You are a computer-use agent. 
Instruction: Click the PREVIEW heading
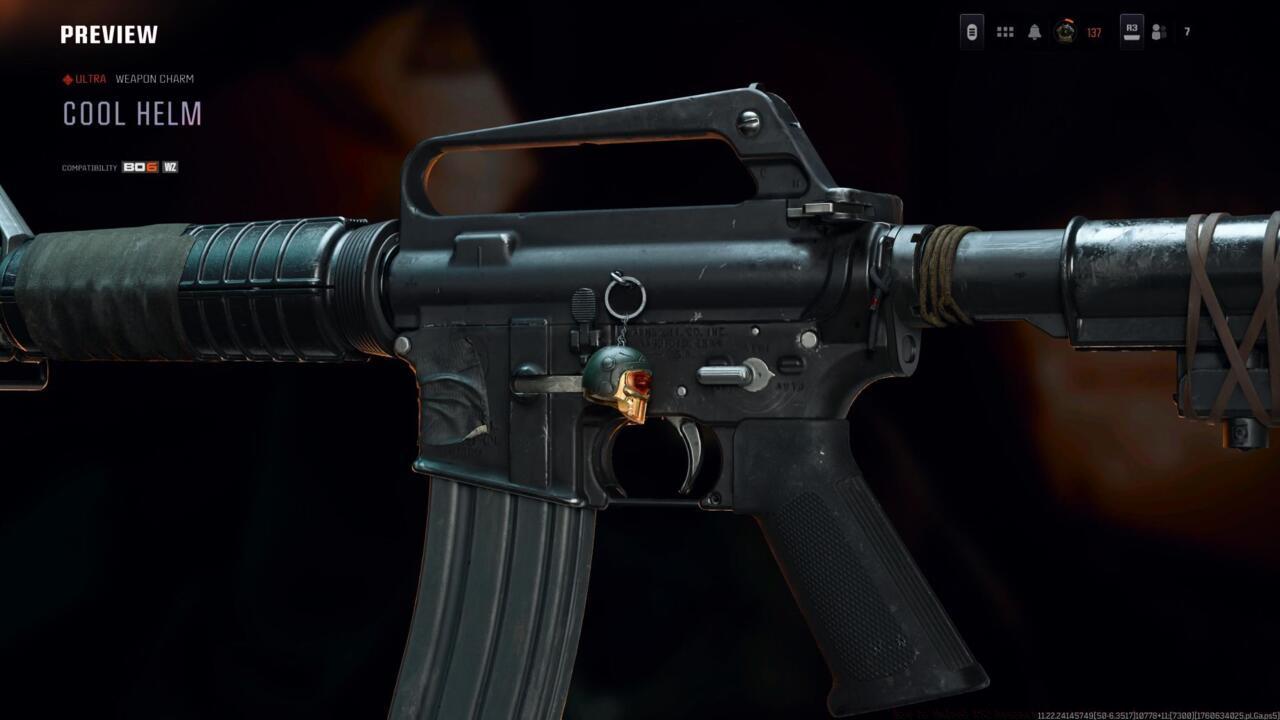pos(108,33)
